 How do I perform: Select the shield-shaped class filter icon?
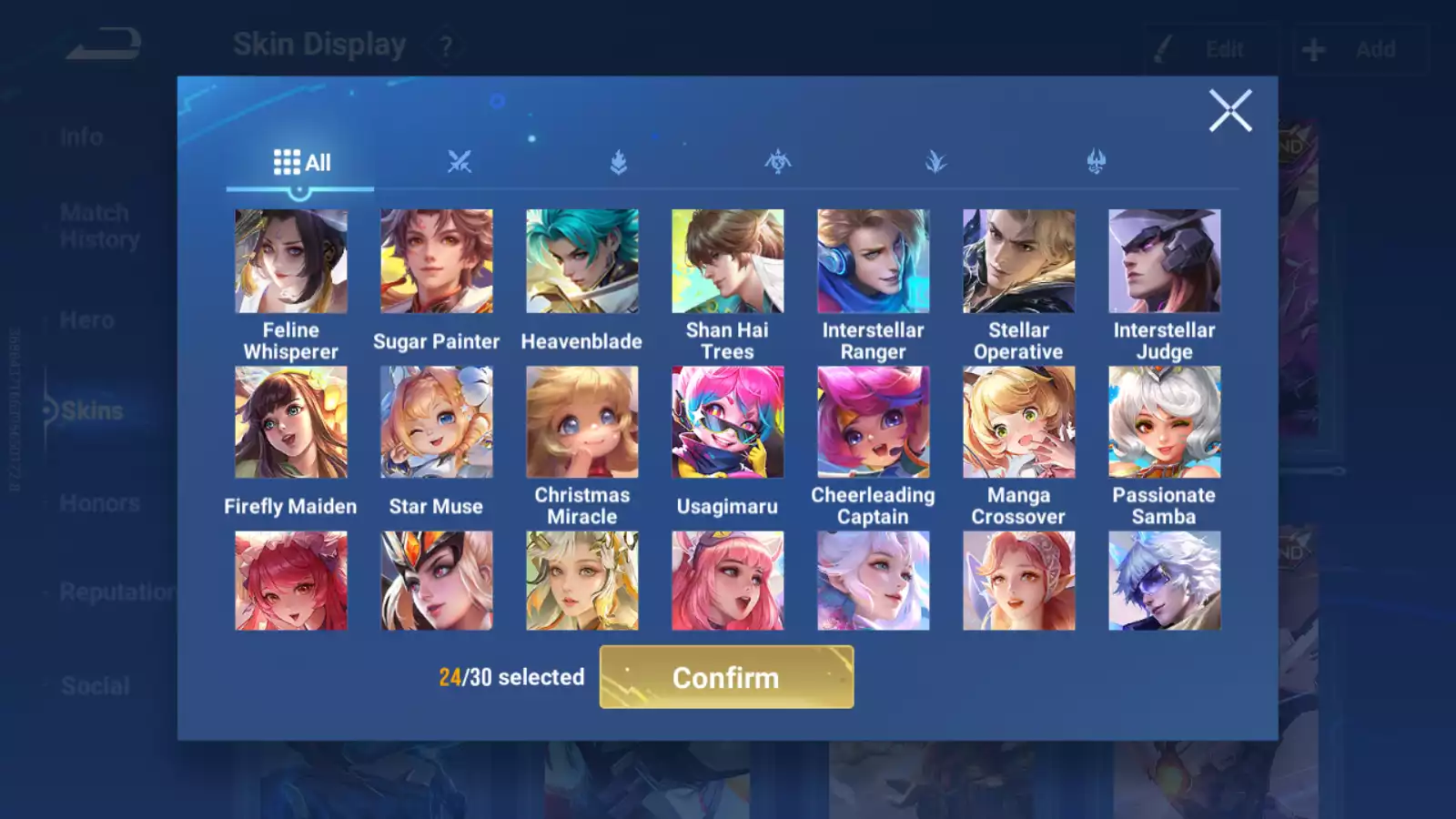618,161
